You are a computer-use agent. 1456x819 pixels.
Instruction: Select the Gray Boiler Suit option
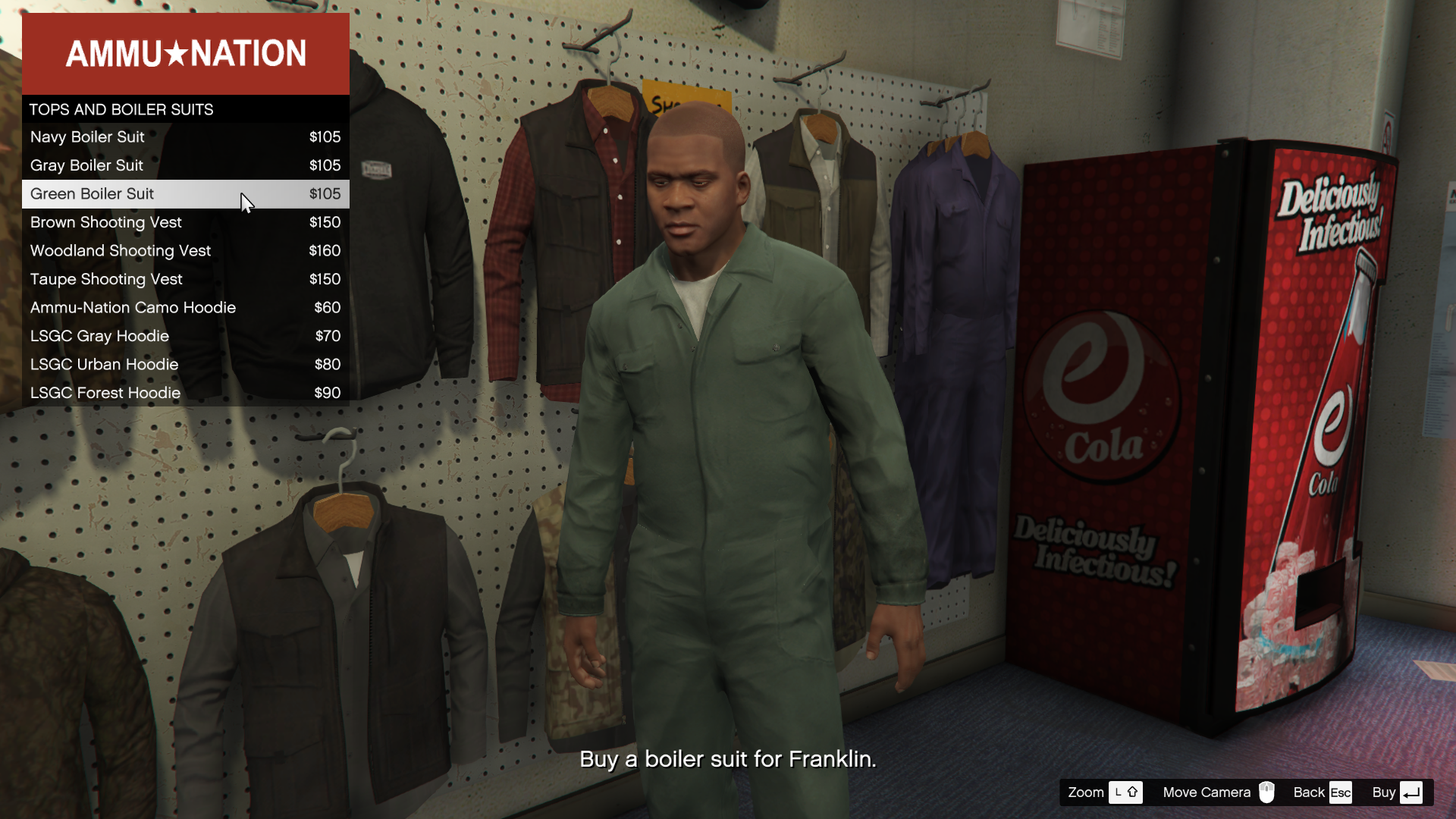coord(86,165)
